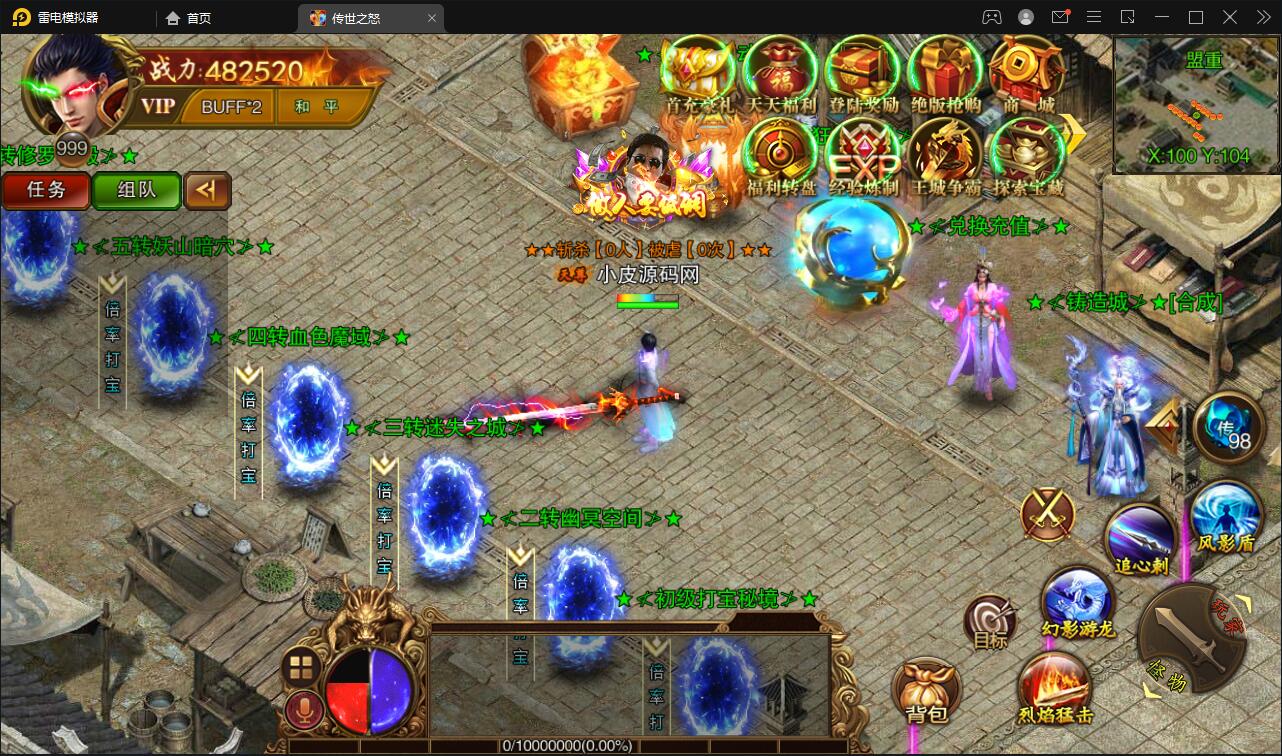Open the 首充豪礼 first-recharge gift
The height and width of the screenshot is (756, 1282).
tap(699, 73)
